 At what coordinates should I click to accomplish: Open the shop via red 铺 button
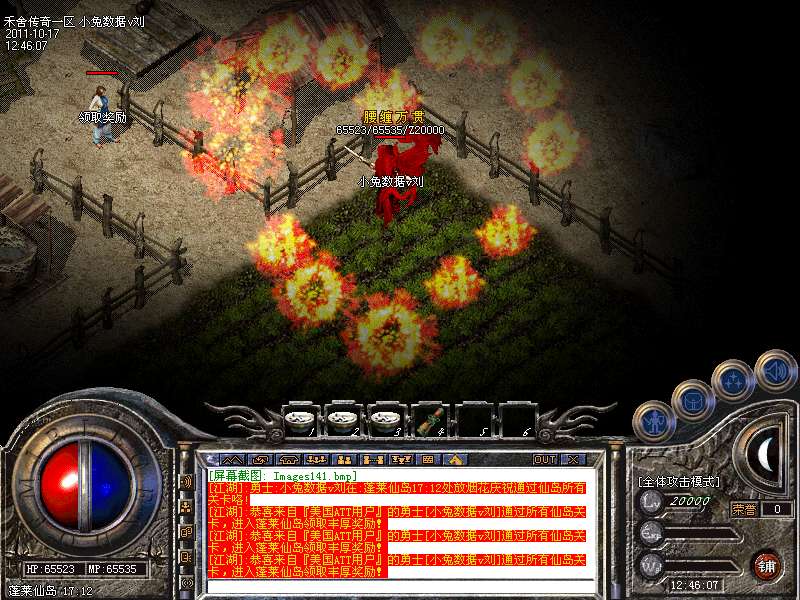[x=767, y=564]
